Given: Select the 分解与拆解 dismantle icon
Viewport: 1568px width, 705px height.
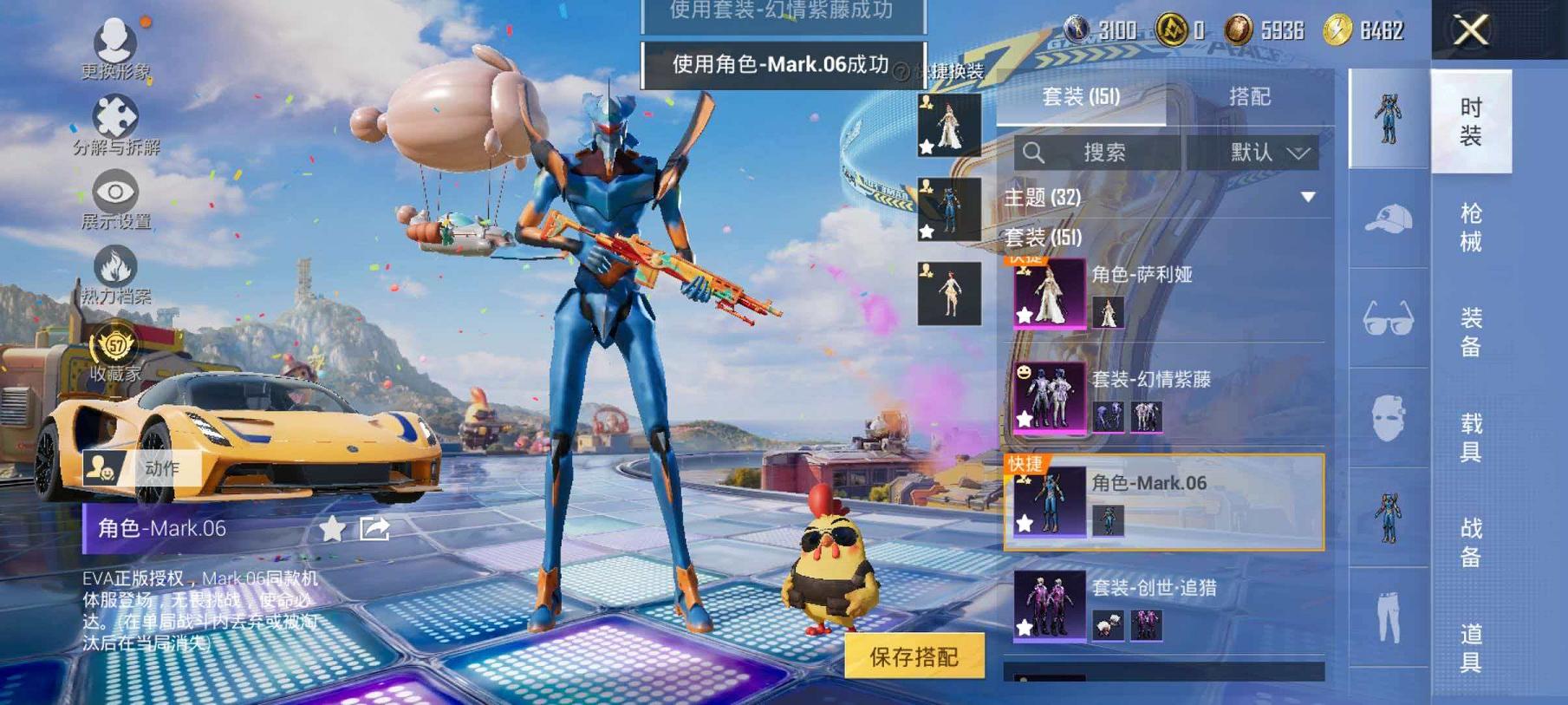Looking at the screenshot, I should [x=115, y=114].
